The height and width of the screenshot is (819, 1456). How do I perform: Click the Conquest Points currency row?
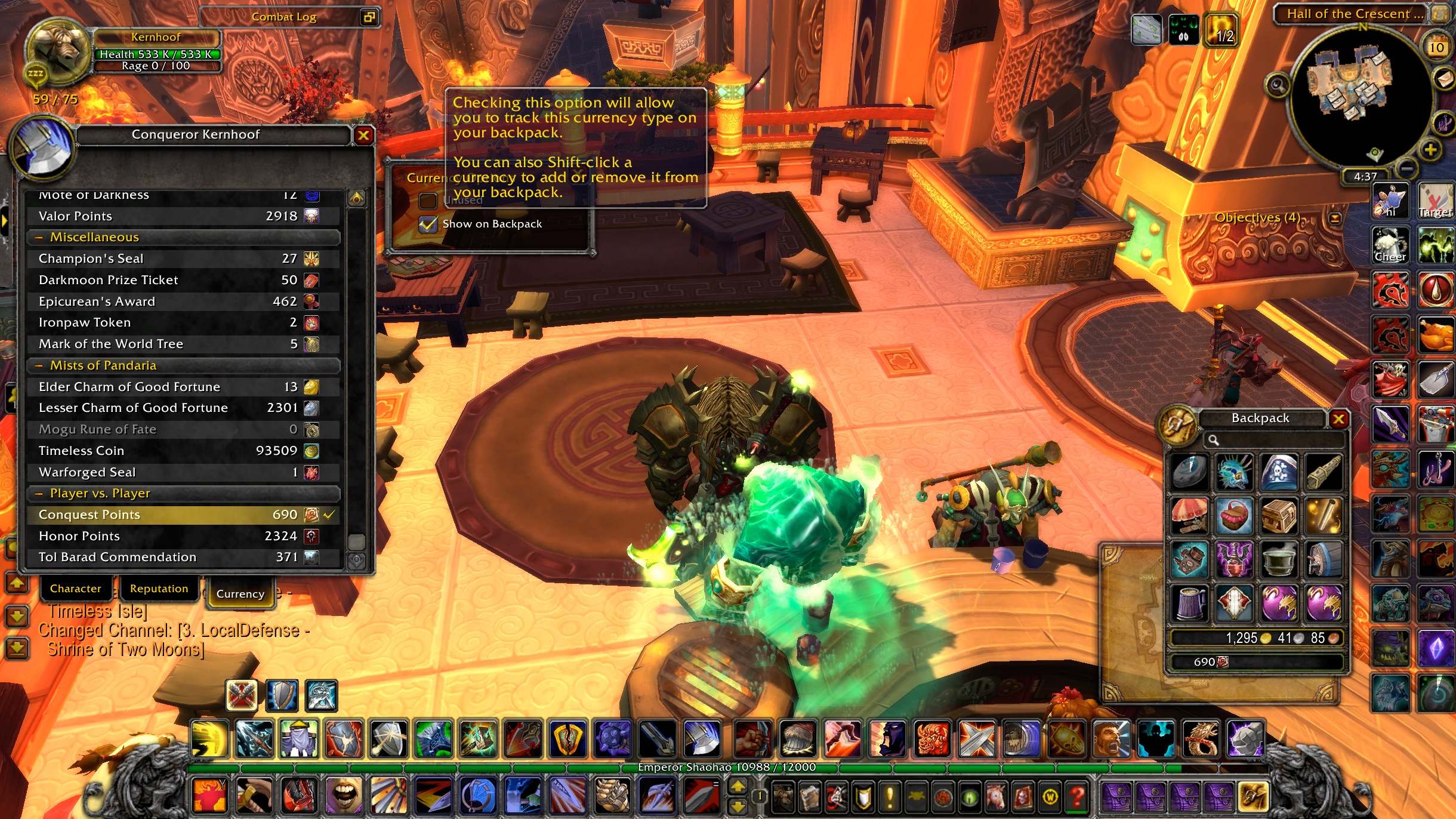pyautogui.click(x=179, y=515)
